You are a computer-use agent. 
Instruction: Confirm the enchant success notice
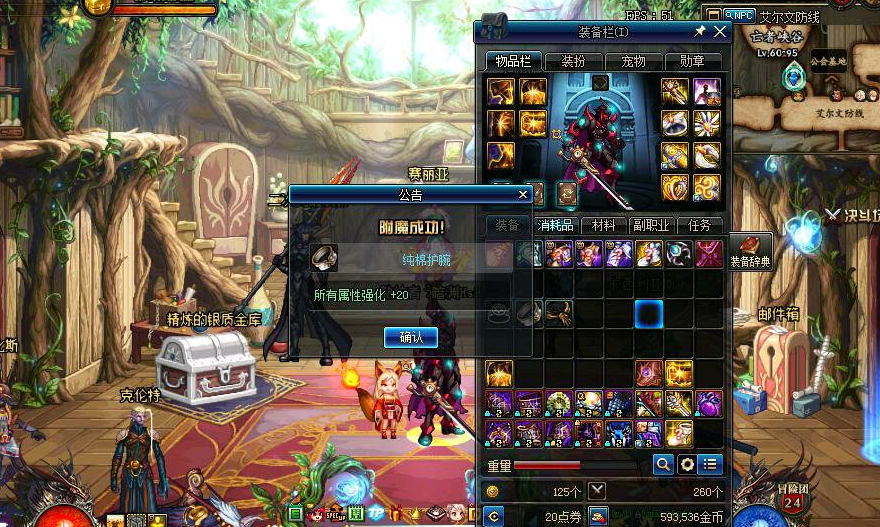click(x=410, y=338)
